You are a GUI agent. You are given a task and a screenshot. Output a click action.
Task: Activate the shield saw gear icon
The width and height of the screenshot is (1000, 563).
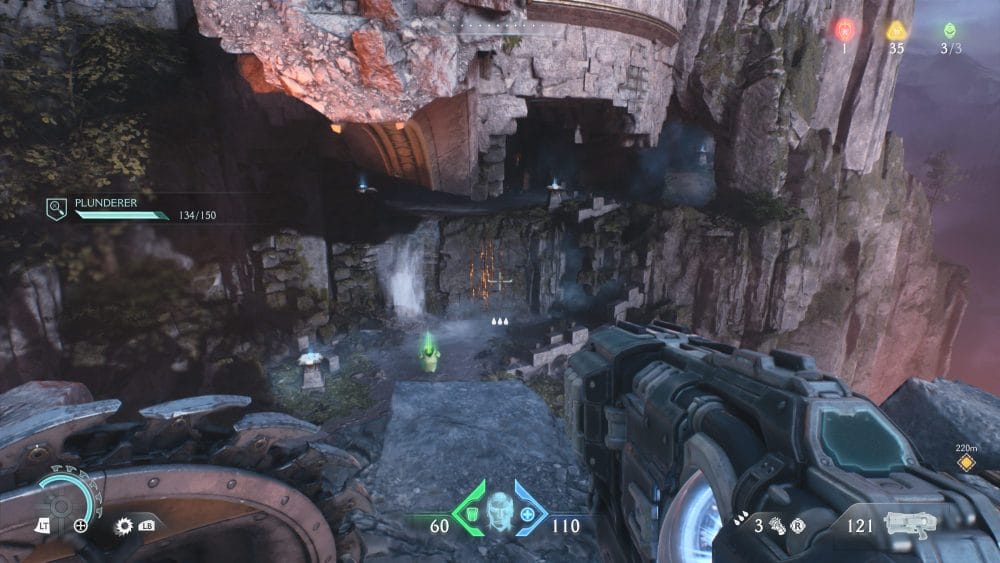[x=125, y=525]
